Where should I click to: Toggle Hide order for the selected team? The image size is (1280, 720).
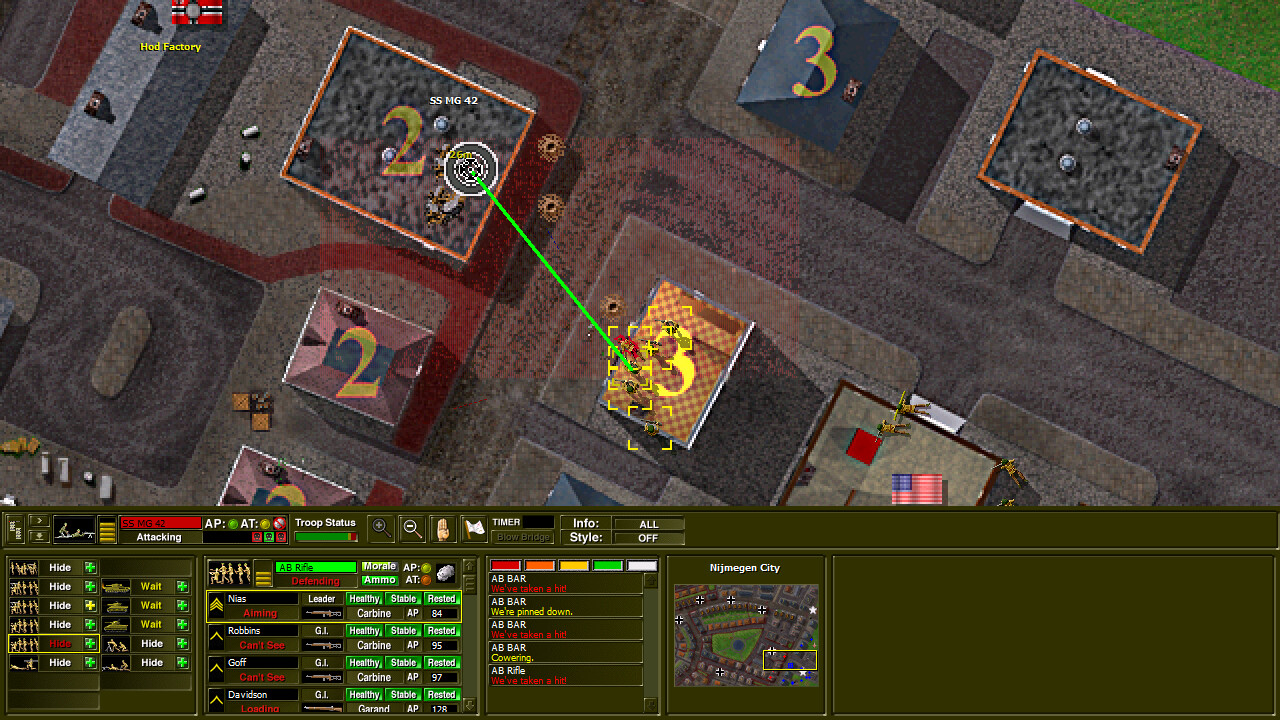pos(60,644)
